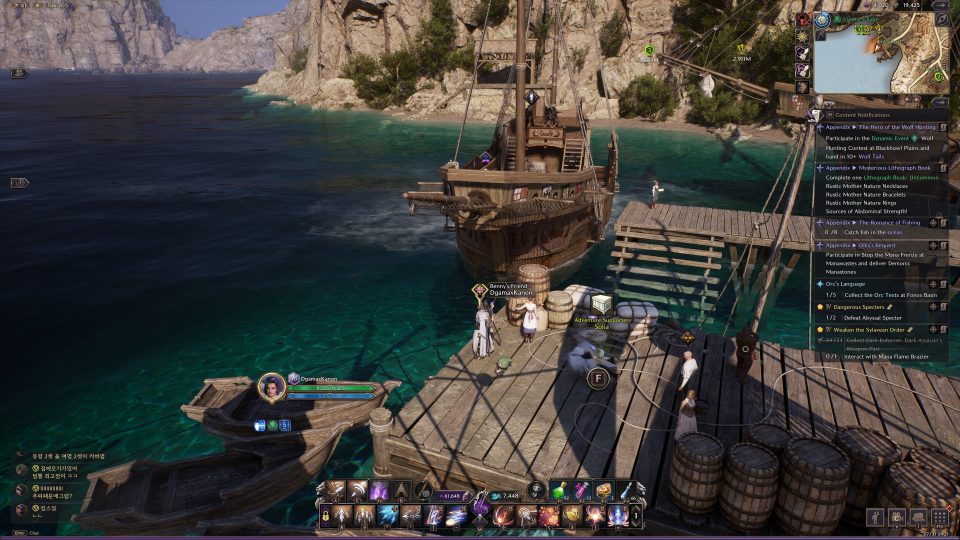960x540 pixels.
Task: Select The Hero of the Wolf Hunting quest
Action: tap(886, 127)
